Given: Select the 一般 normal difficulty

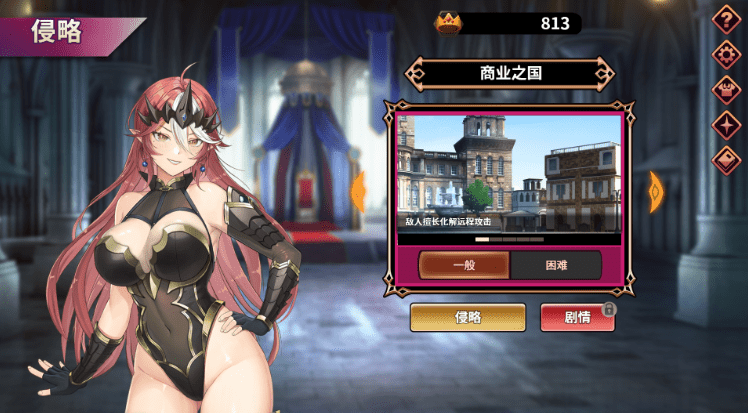Looking at the screenshot, I should pyautogui.click(x=463, y=265).
